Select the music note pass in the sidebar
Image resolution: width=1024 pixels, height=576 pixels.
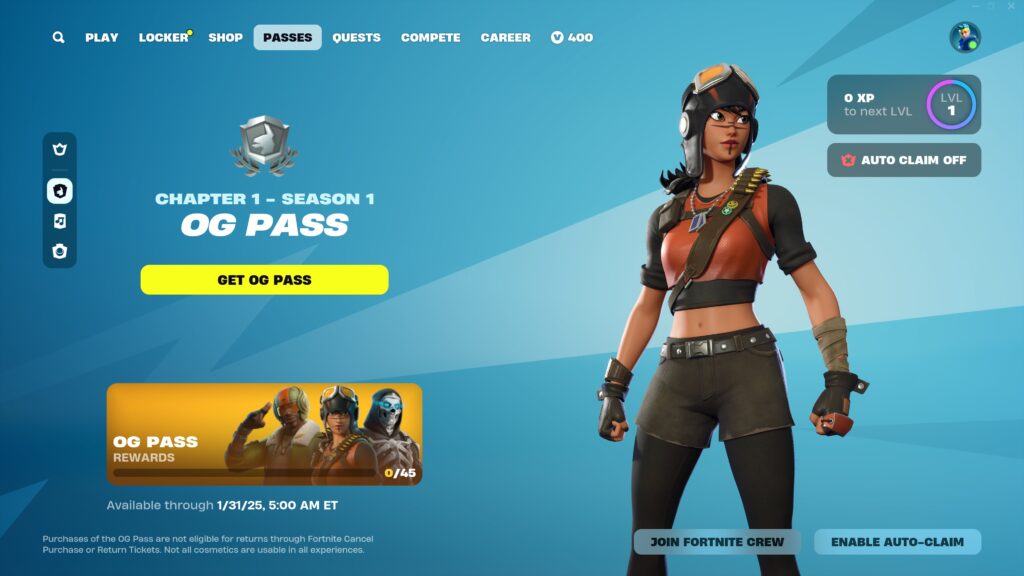[59, 221]
